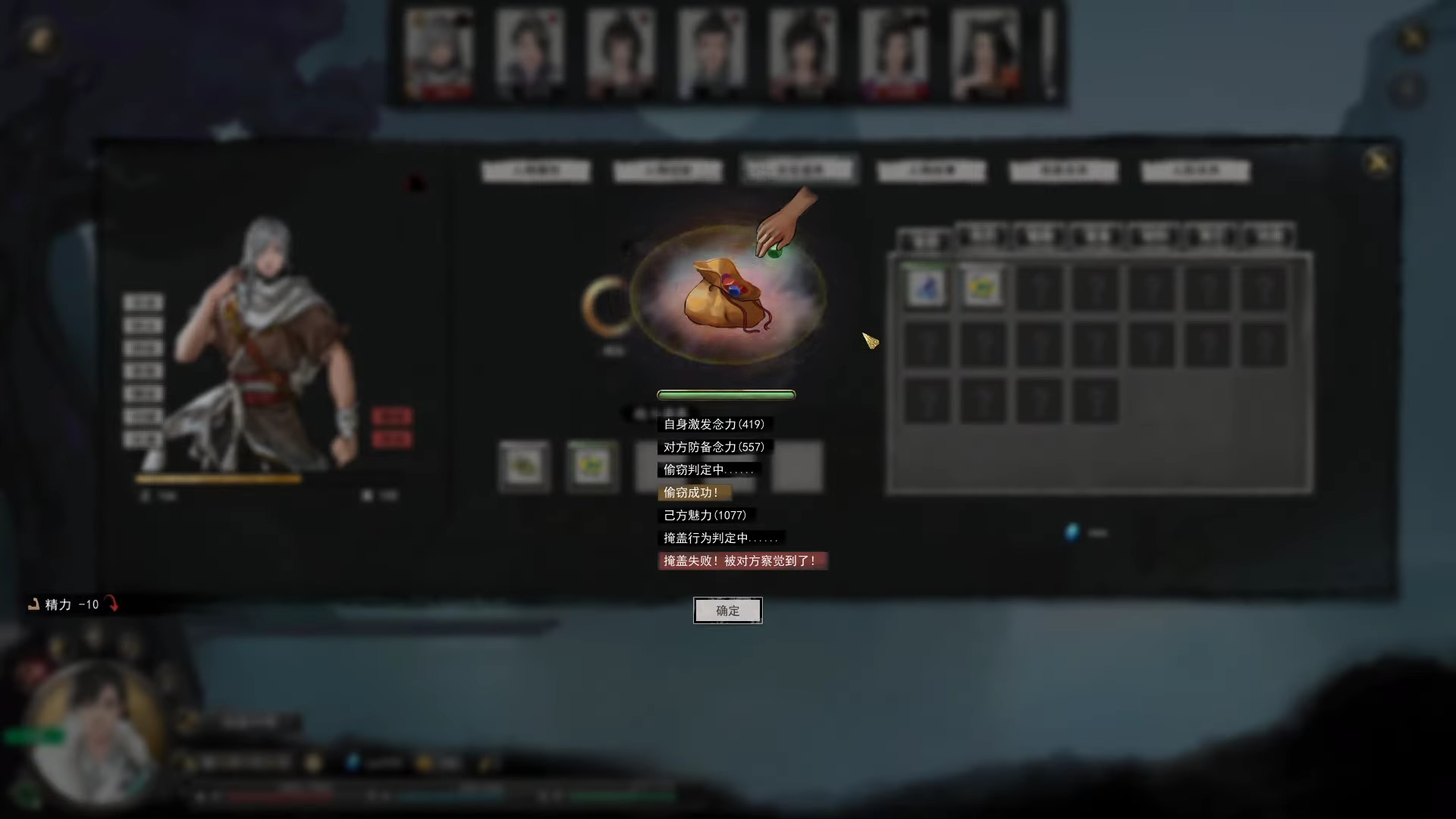Click the blue currency icon under the inventory grid
1456x819 pixels.
pos(1072,533)
